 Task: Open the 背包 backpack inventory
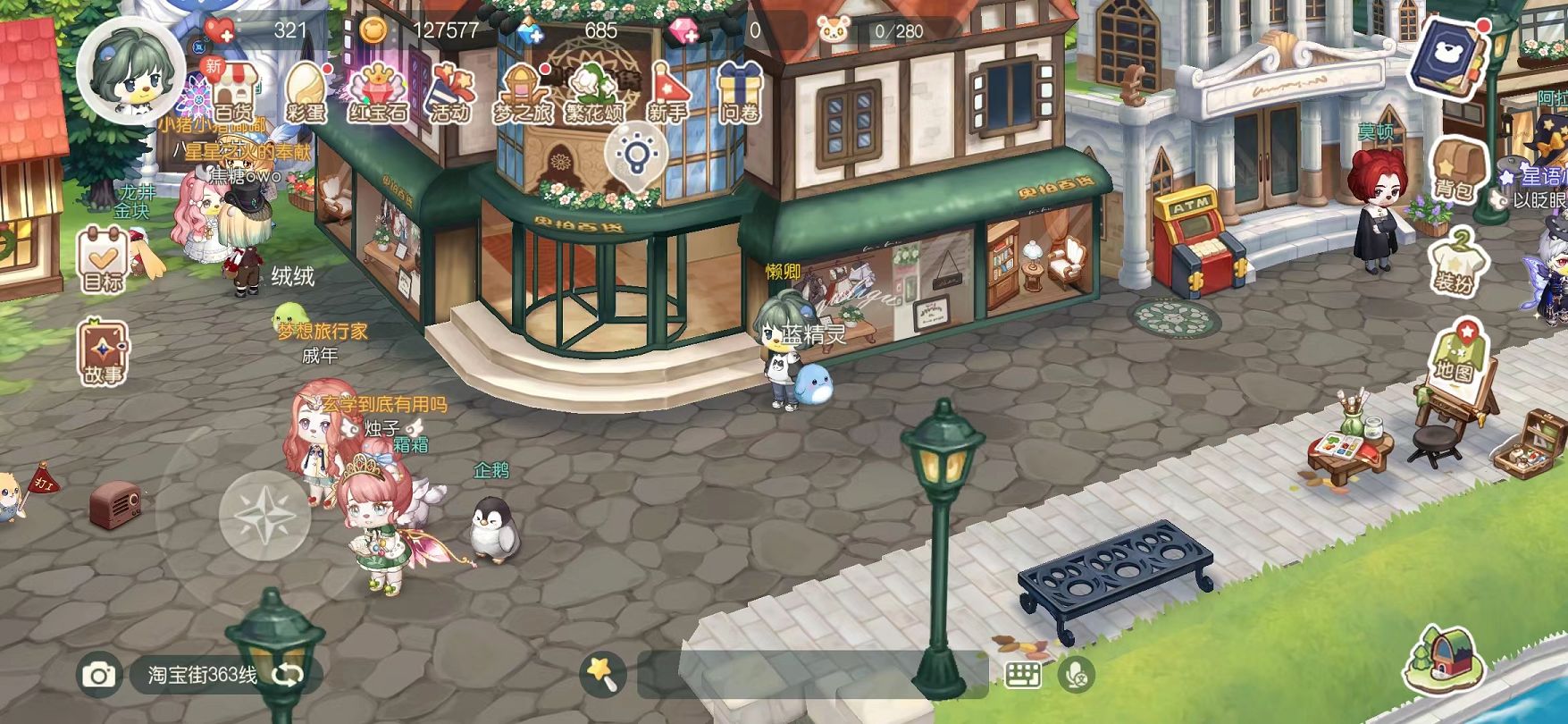[1455, 170]
